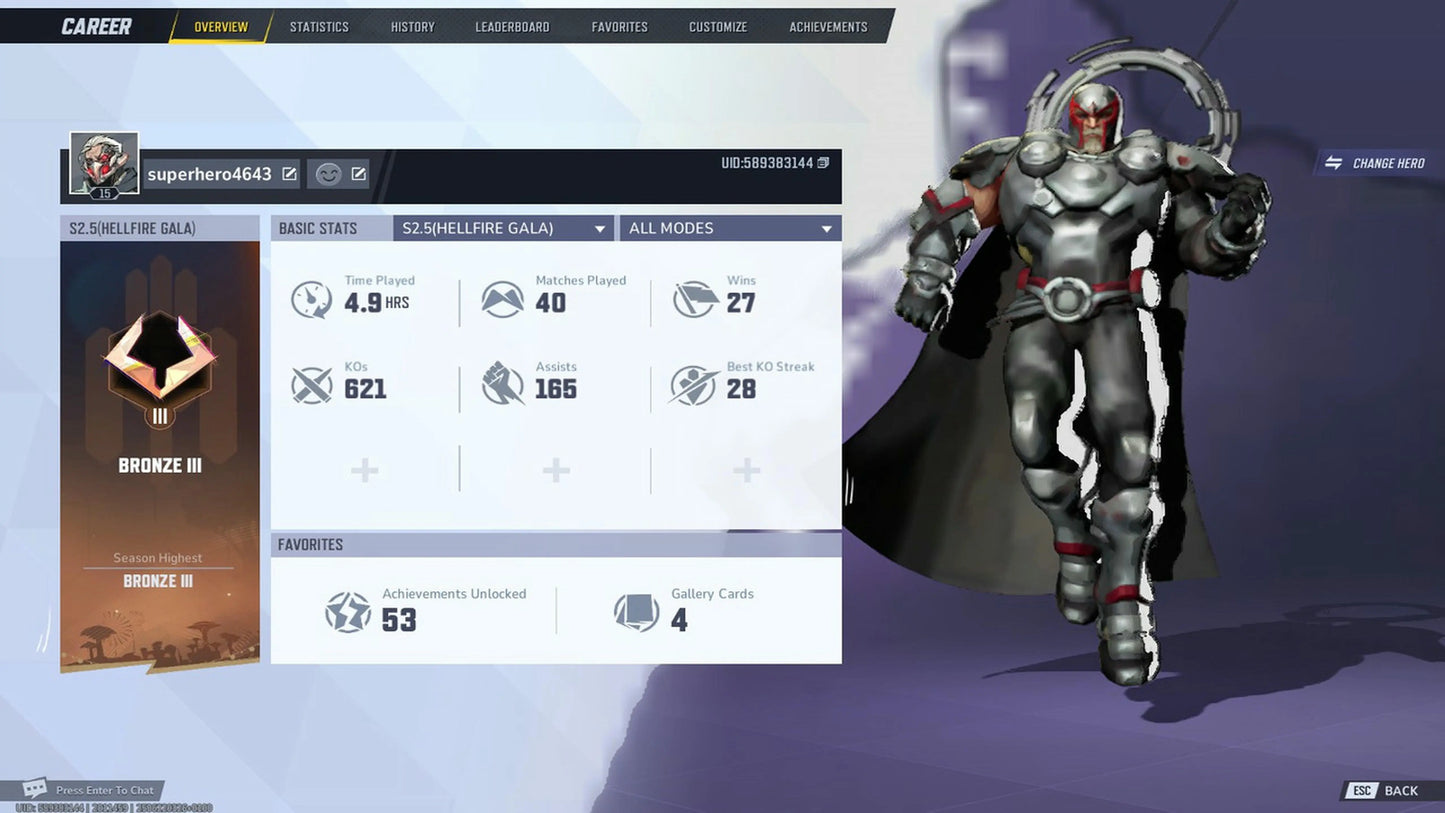1445x813 pixels.
Task: Edit the player name via the pencil icon
Action: [x=288, y=173]
